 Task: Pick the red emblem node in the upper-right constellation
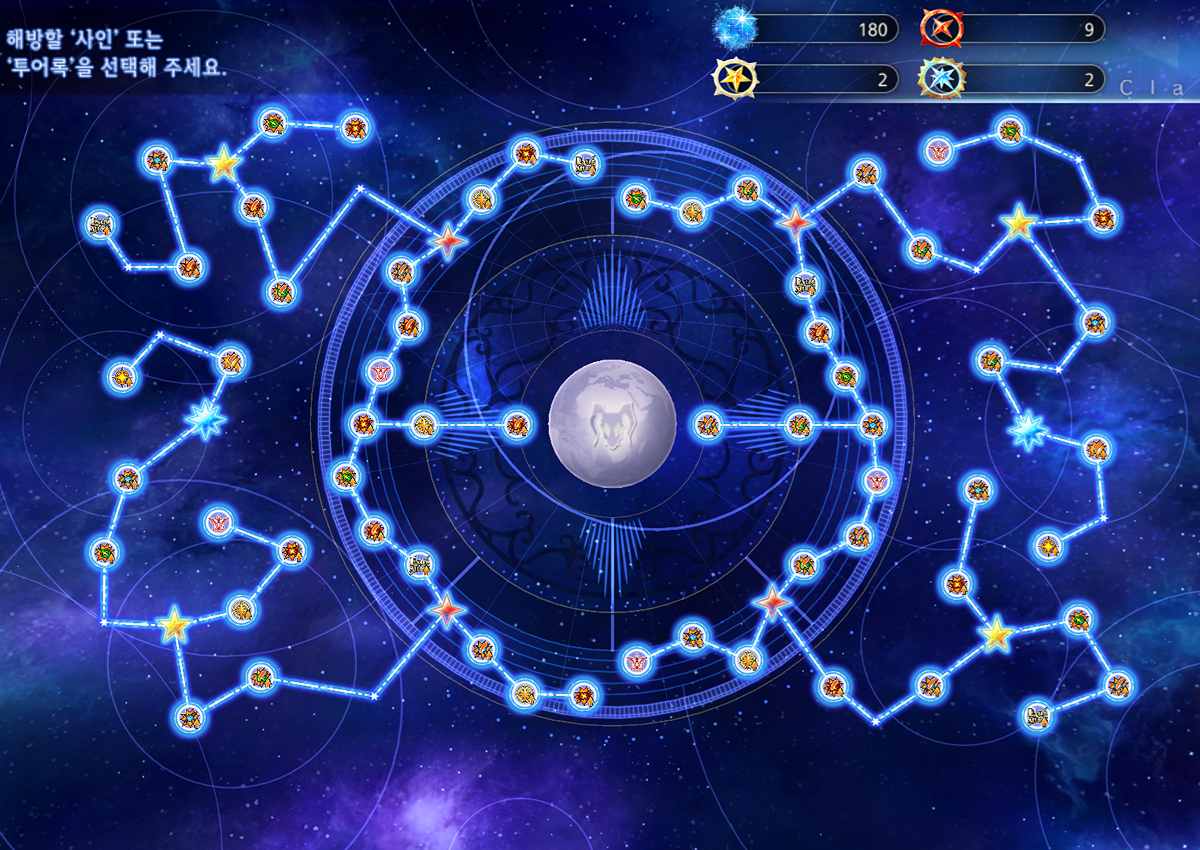click(x=938, y=151)
